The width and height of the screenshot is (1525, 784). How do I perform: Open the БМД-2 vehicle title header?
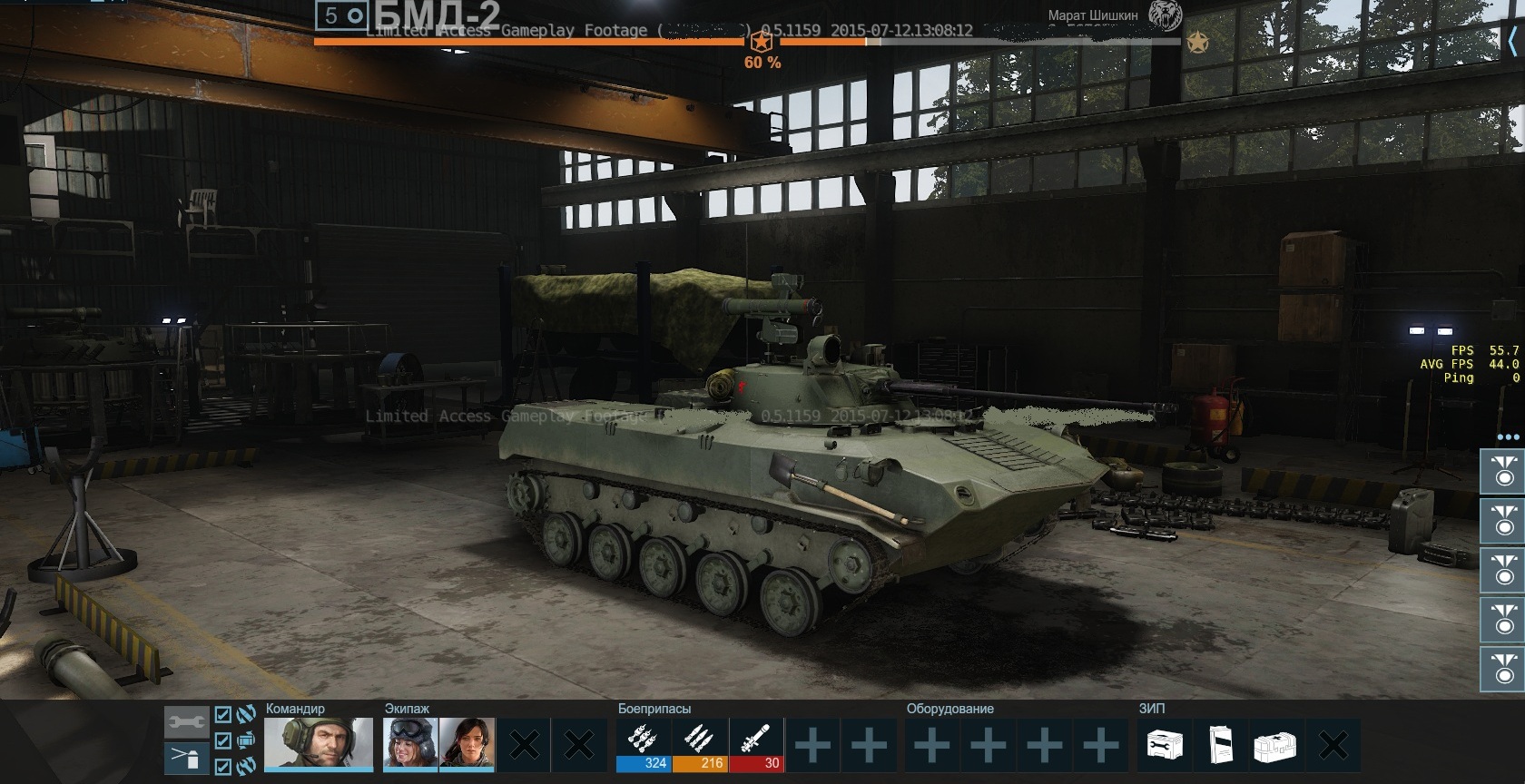tap(436, 15)
